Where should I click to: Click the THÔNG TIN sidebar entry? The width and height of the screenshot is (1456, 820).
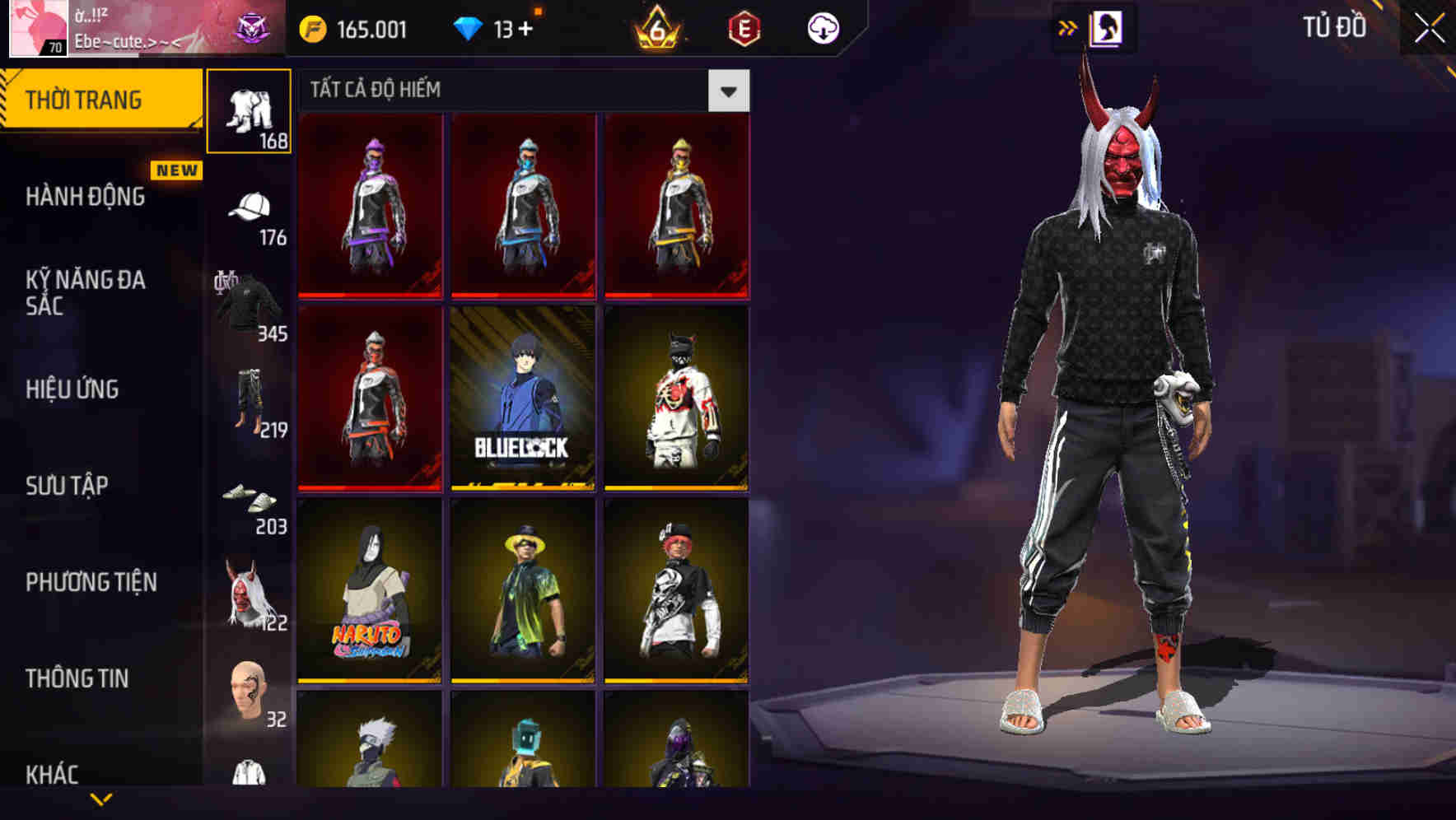78,678
